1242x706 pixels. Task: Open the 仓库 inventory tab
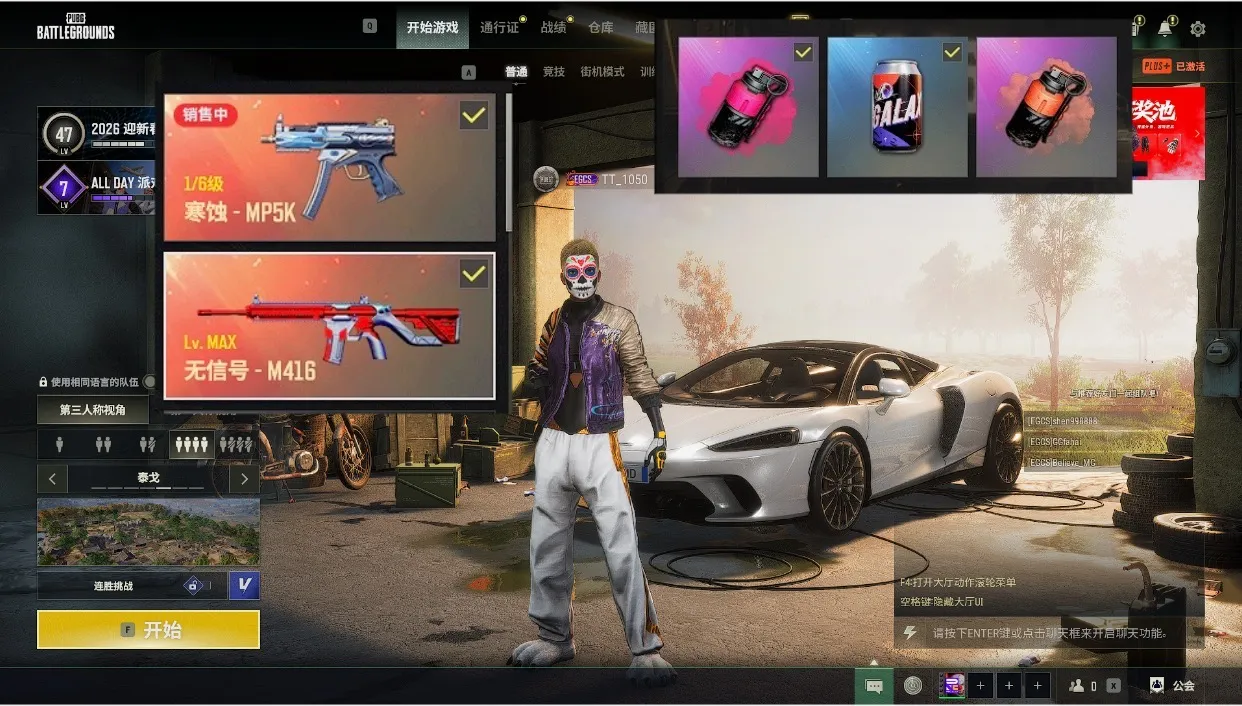tap(601, 28)
